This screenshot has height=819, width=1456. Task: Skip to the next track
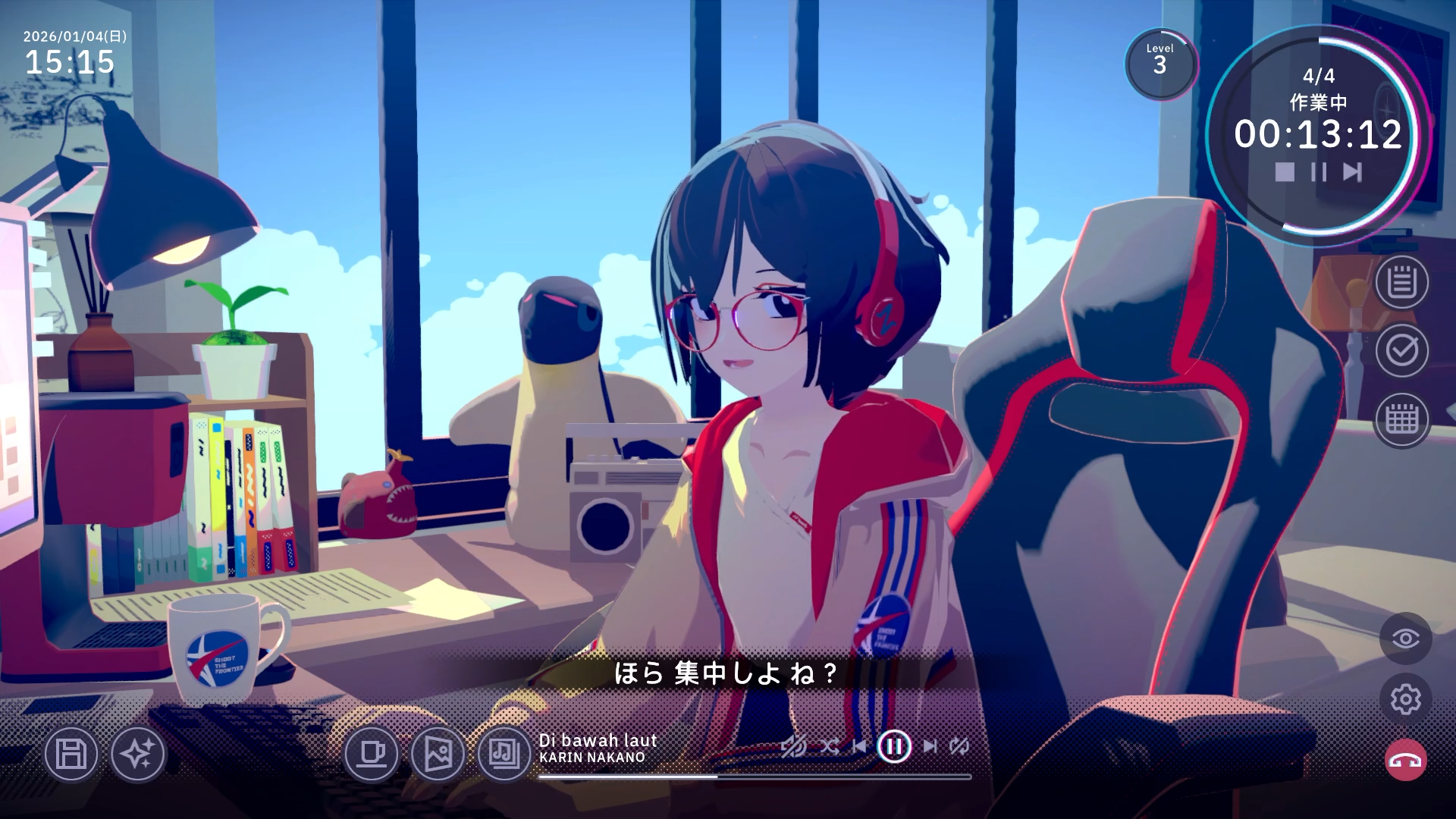(x=931, y=746)
